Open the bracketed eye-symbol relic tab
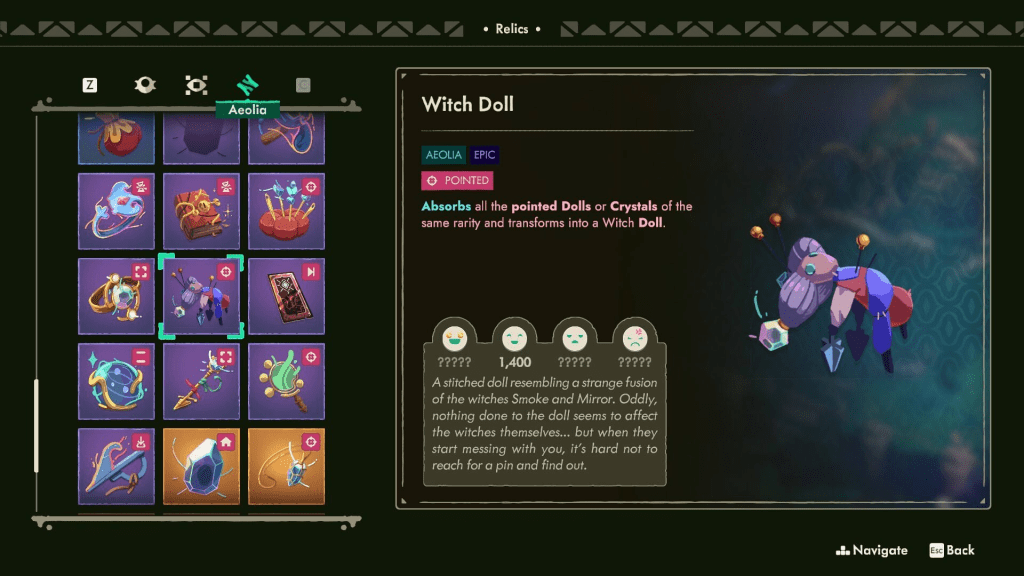 click(196, 85)
